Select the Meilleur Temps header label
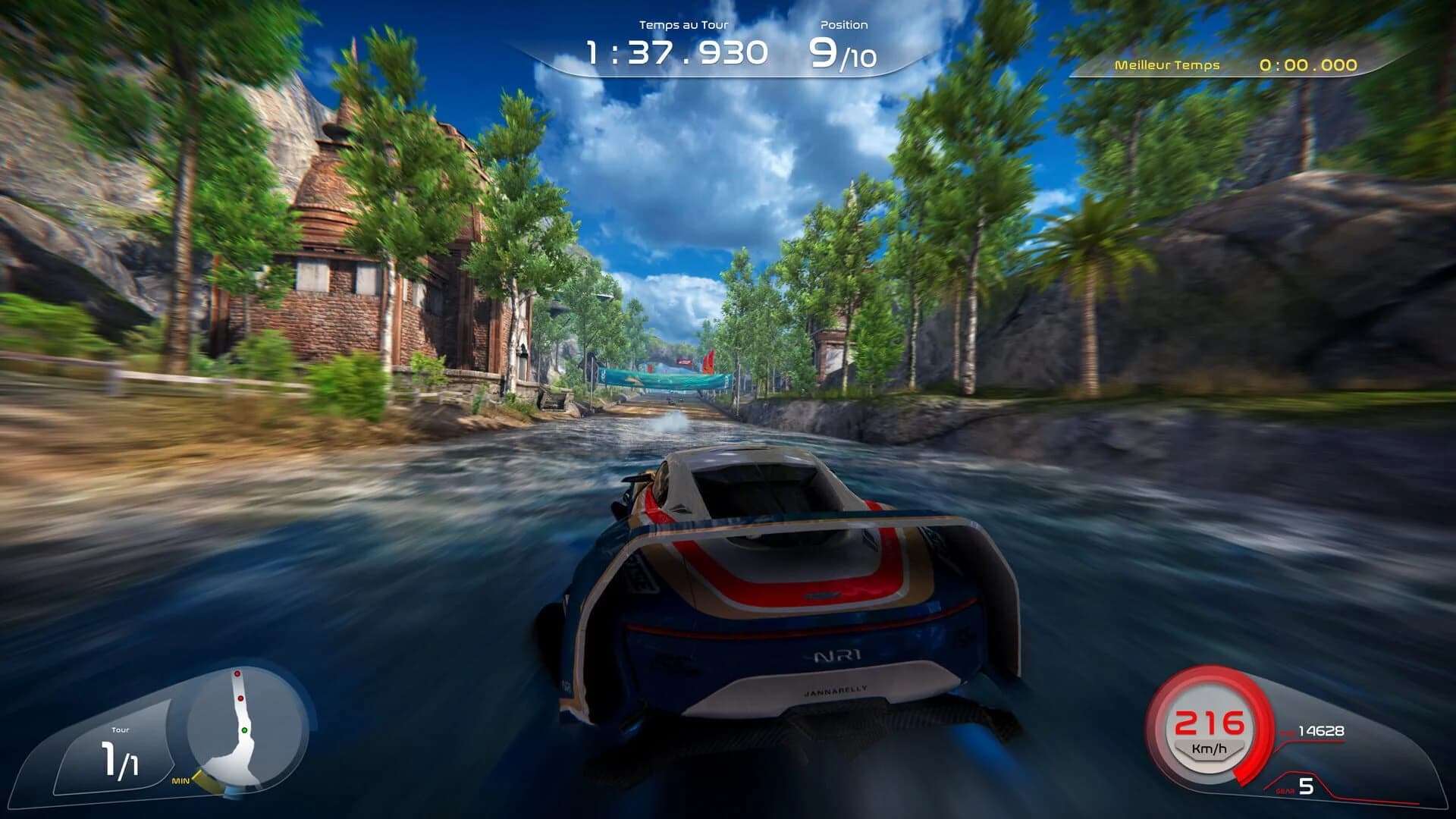This screenshot has width=1456, height=819. (1166, 66)
